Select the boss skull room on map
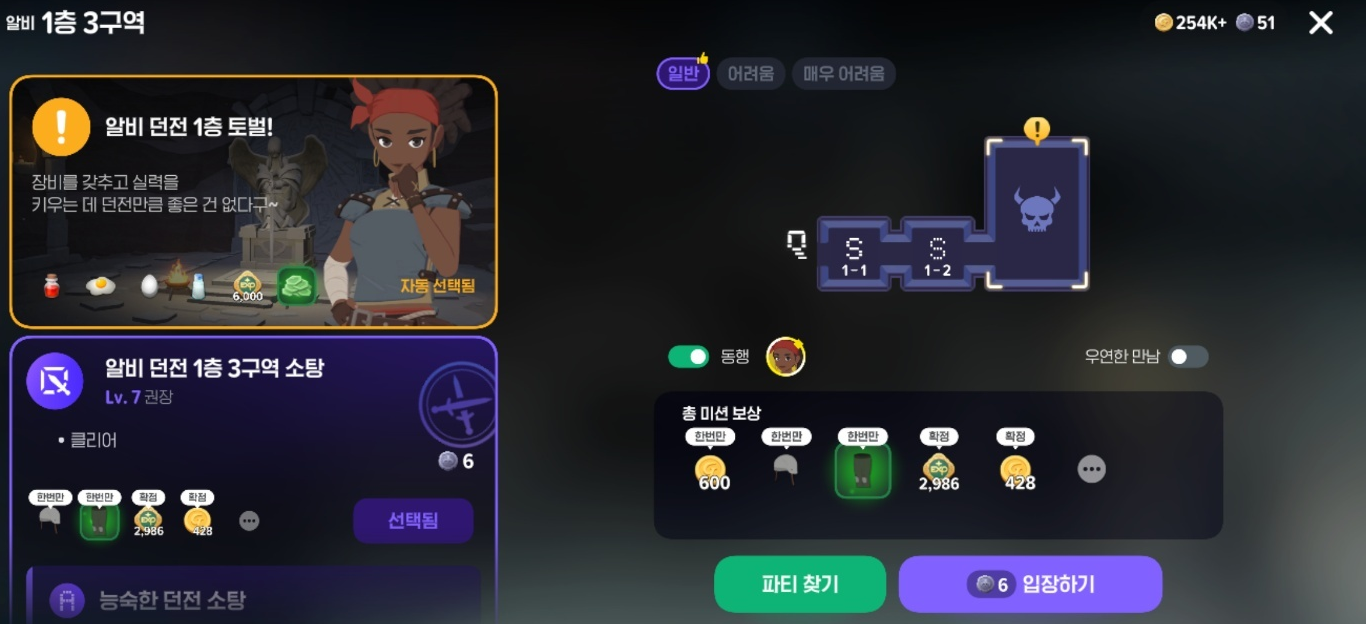The width and height of the screenshot is (1366, 624). [x=1036, y=212]
